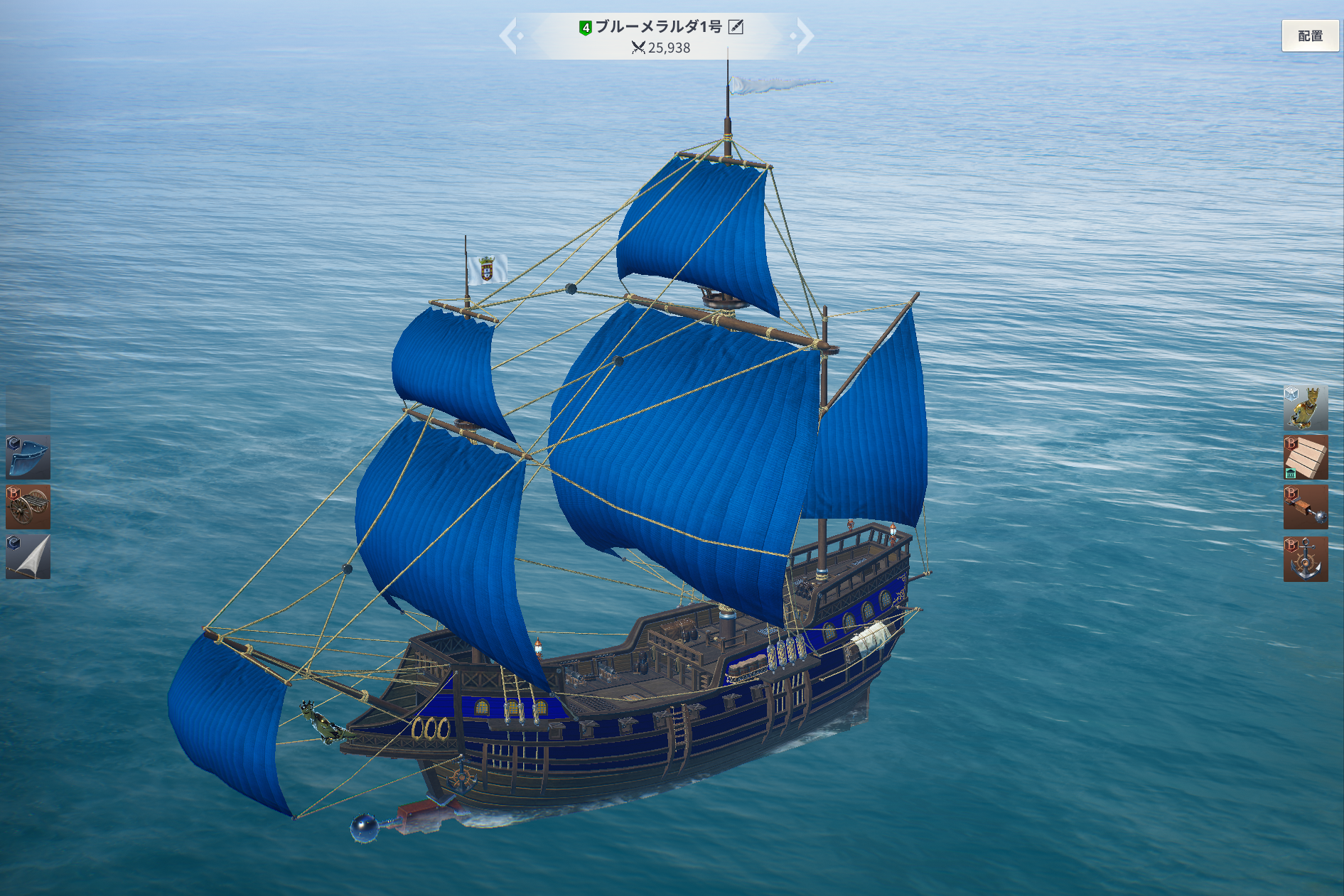1344x896 pixels.
Task: Select the white sail equipment slot
Action: click(28, 557)
